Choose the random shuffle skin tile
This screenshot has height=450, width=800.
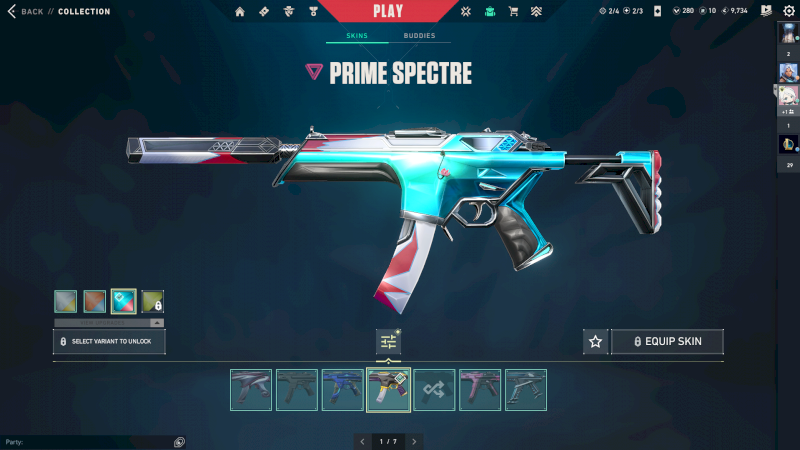434,390
